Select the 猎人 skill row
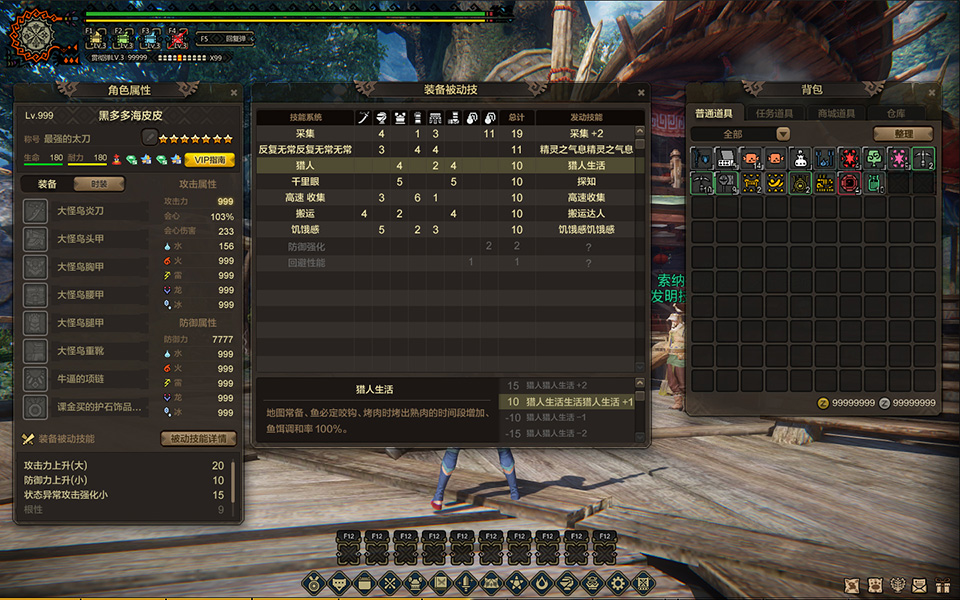The image size is (960, 600). (x=445, y=165)
